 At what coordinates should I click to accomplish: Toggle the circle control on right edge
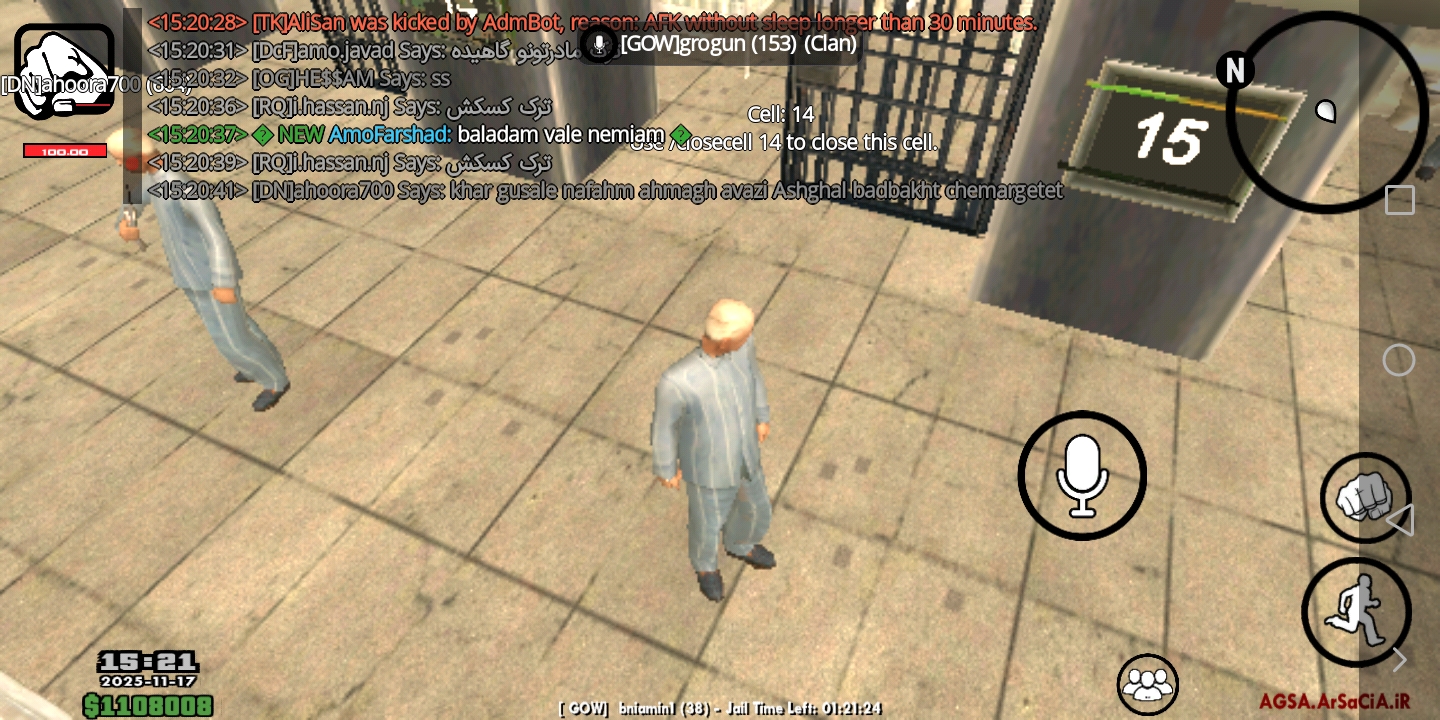[x=1400, y=358]
